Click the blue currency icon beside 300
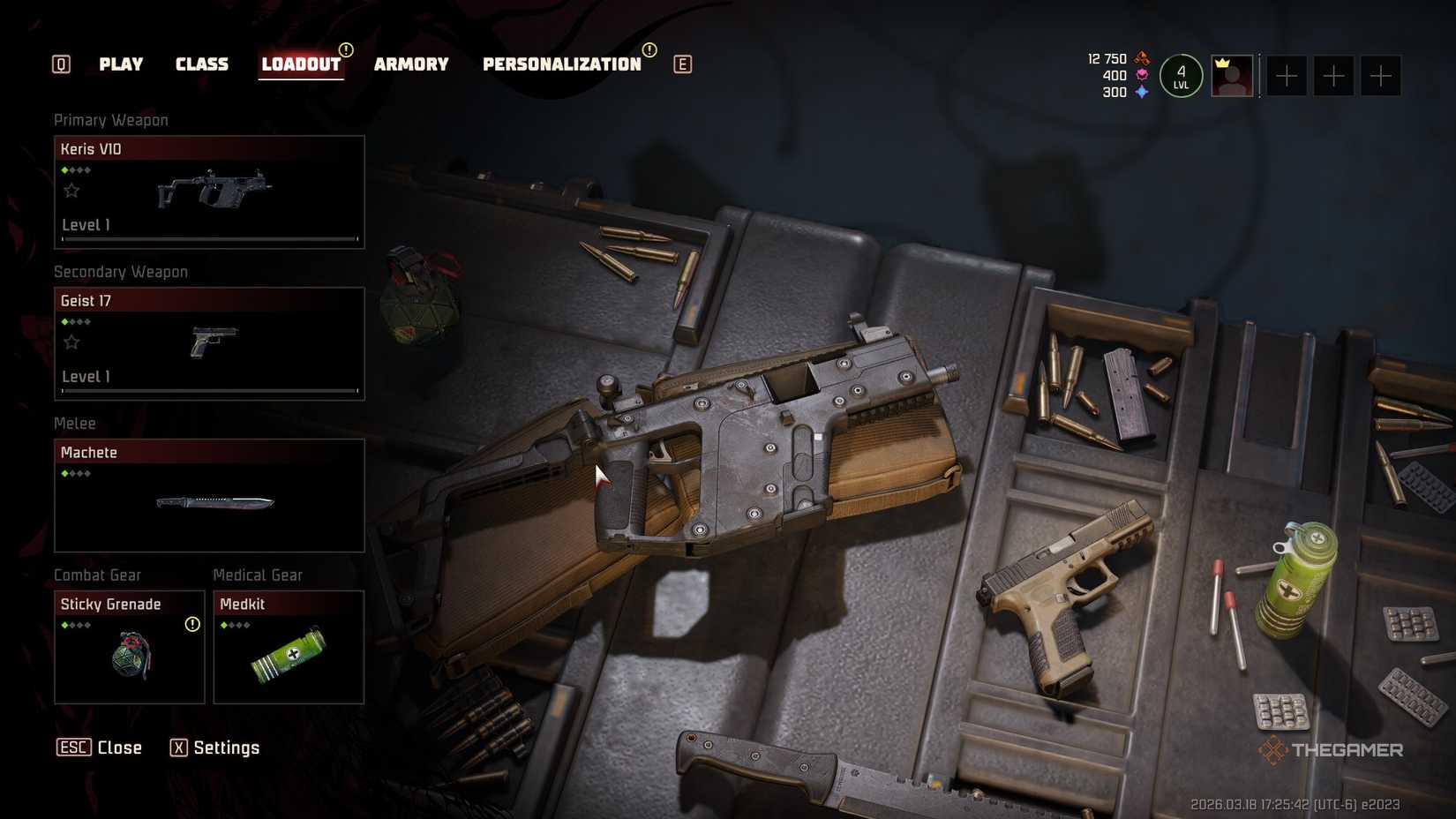 click(x=1141, y=91)
